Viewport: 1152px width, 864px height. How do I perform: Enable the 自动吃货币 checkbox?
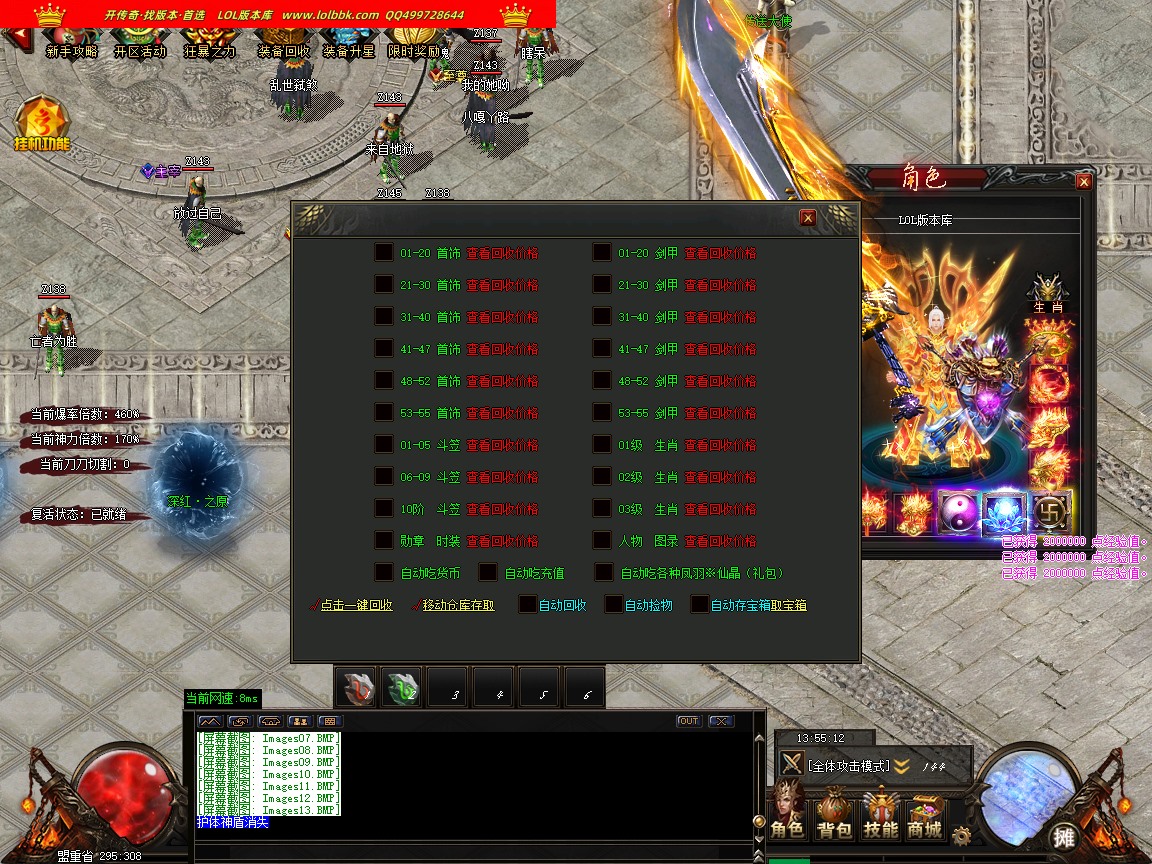point(384,573)
